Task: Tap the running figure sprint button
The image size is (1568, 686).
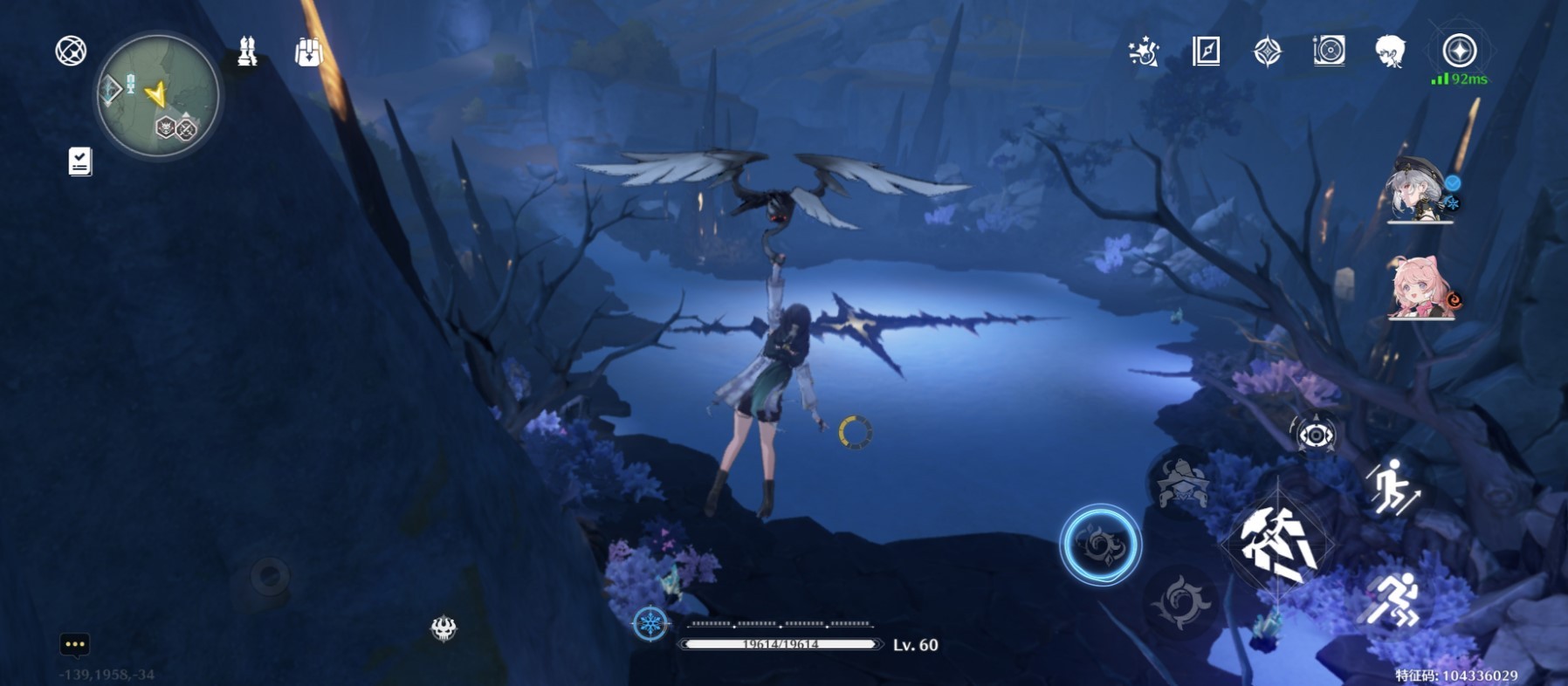Action: [x=1394, y=601]
